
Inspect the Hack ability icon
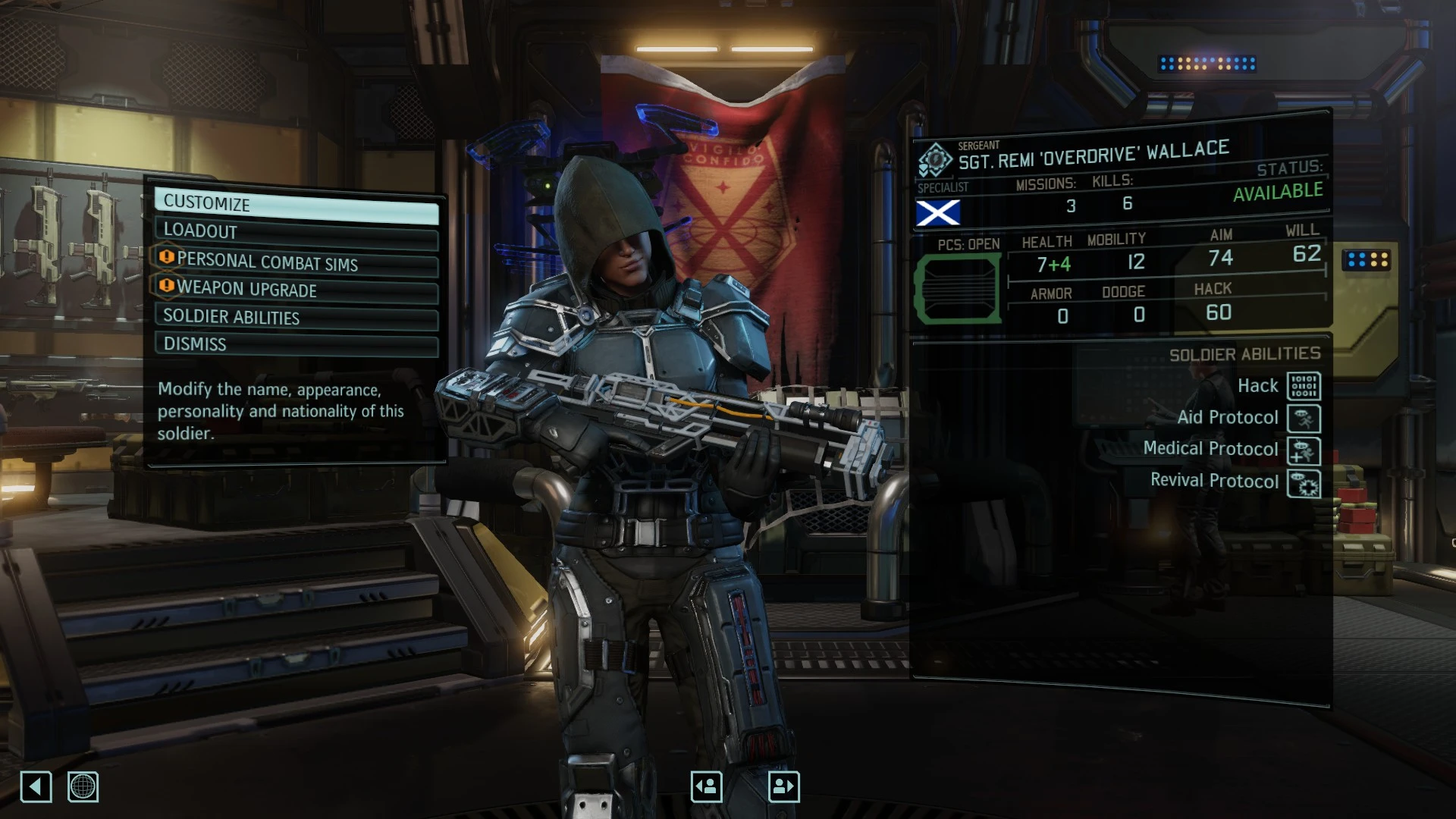(1304, 386)
